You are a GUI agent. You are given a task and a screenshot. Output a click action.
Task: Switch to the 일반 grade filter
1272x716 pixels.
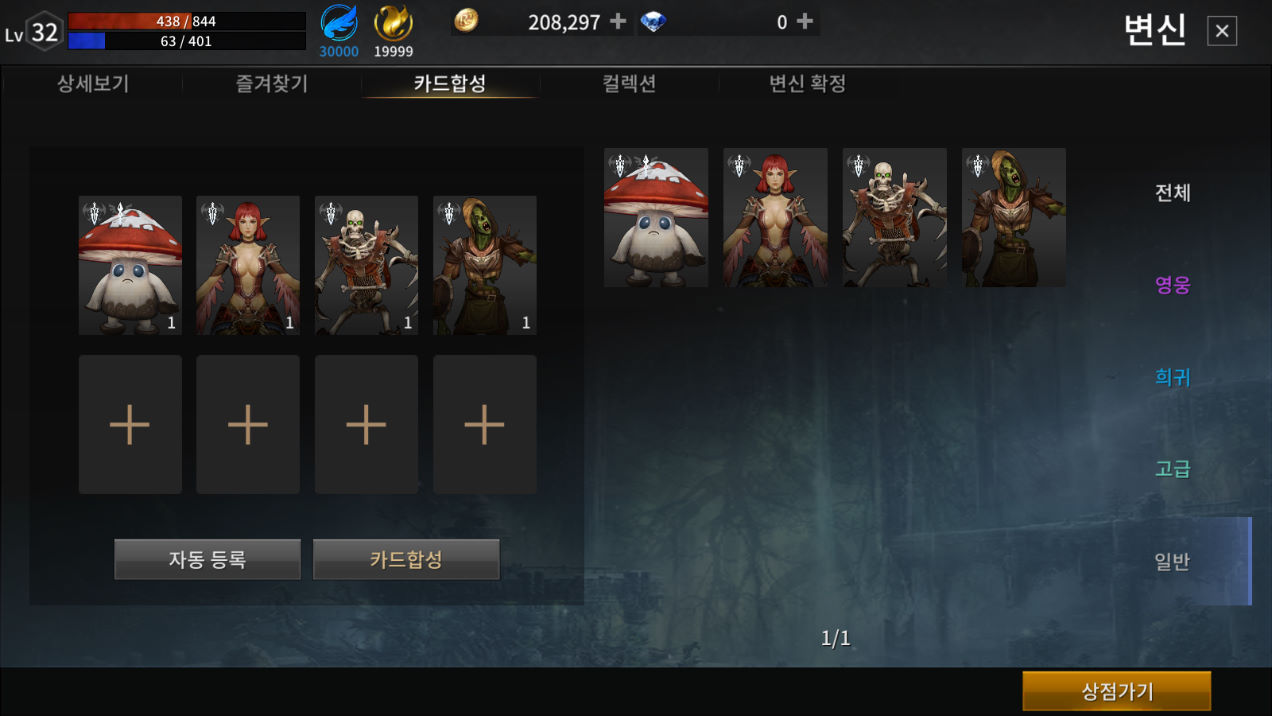click(1172, 561)
